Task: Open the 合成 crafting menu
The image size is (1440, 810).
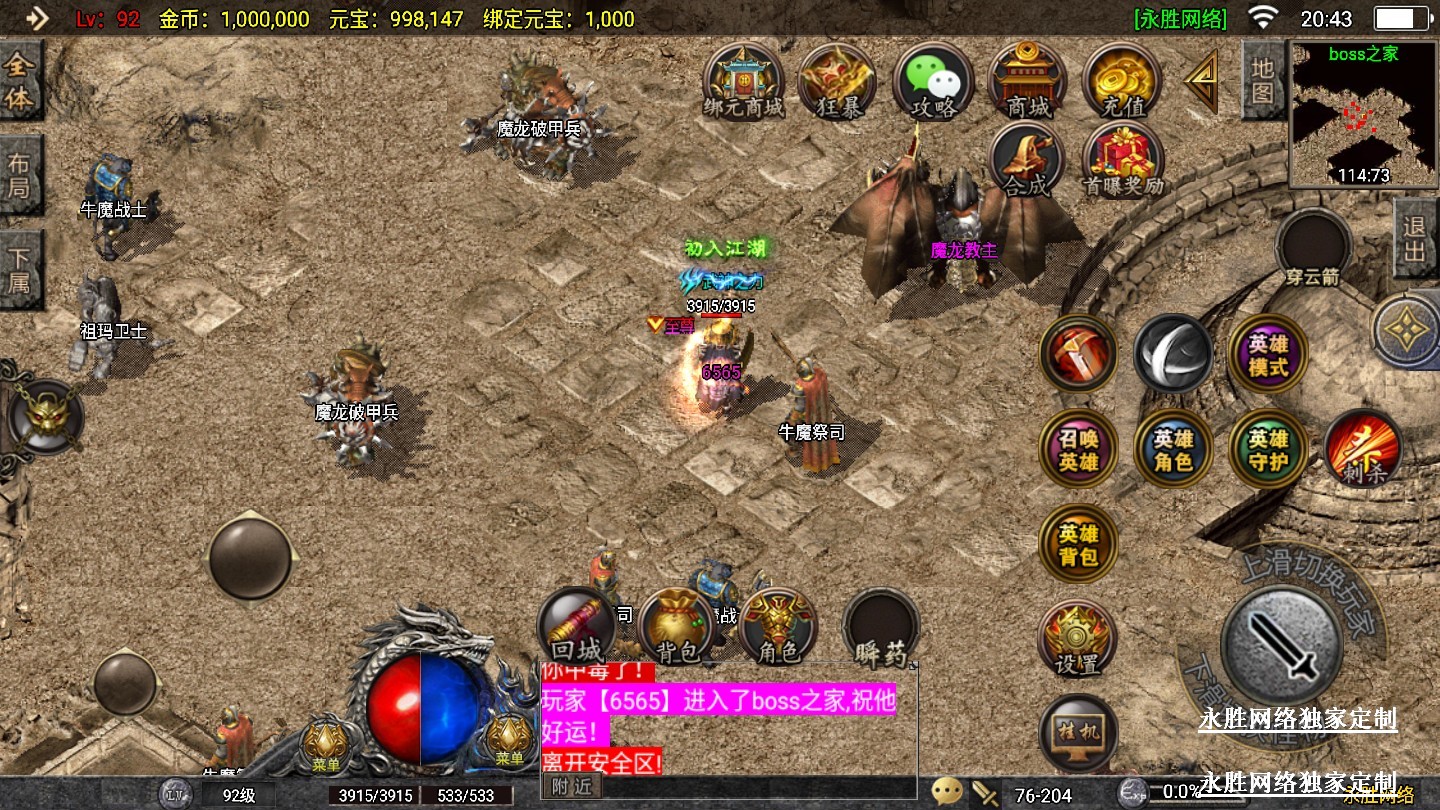Action: click(1027, 160)
